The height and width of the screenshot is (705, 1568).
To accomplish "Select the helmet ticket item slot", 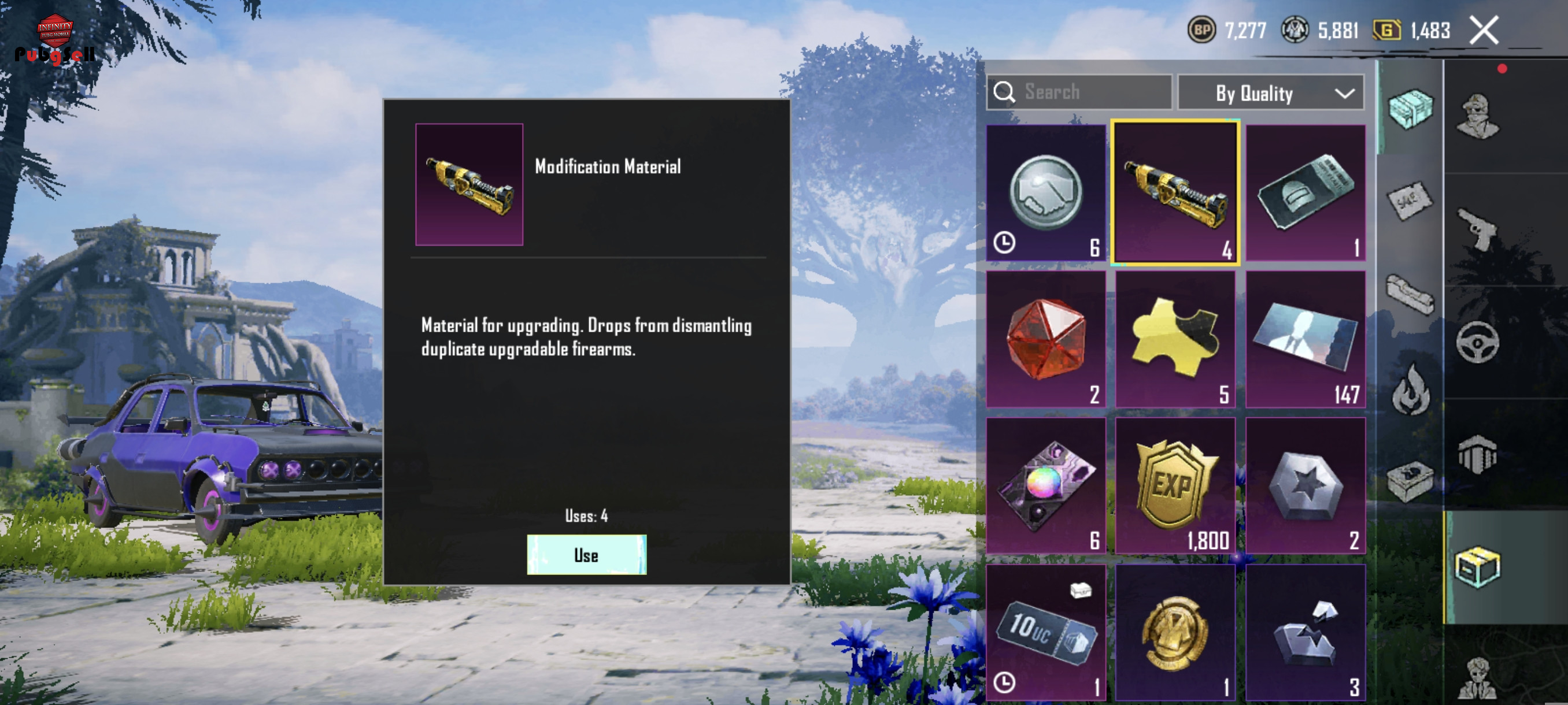I will pyautogui.click(x=1305, y=193).
